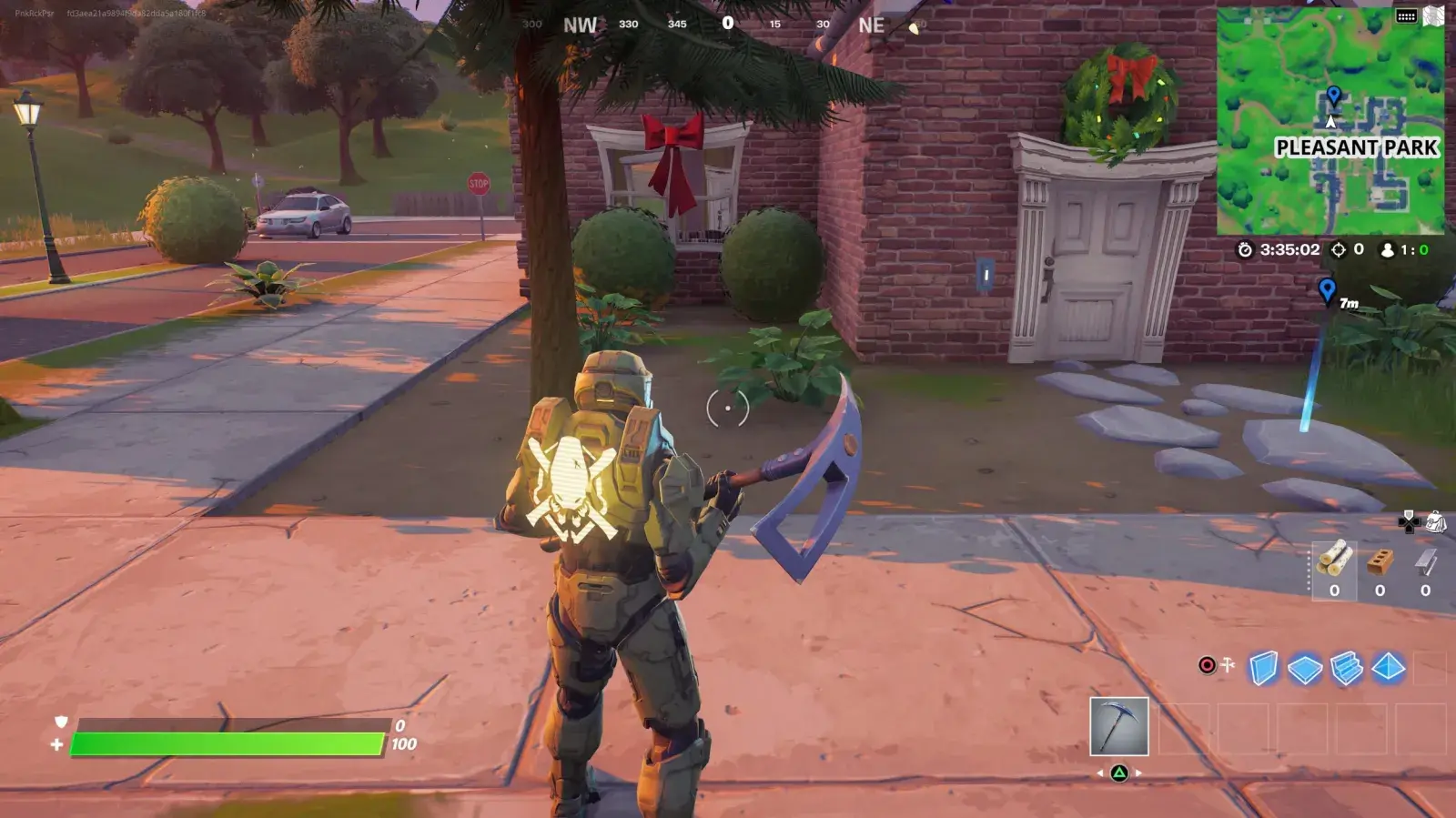Click the green health bar
The width and height of the screenshot is (1456, 818).
point(227,743)
